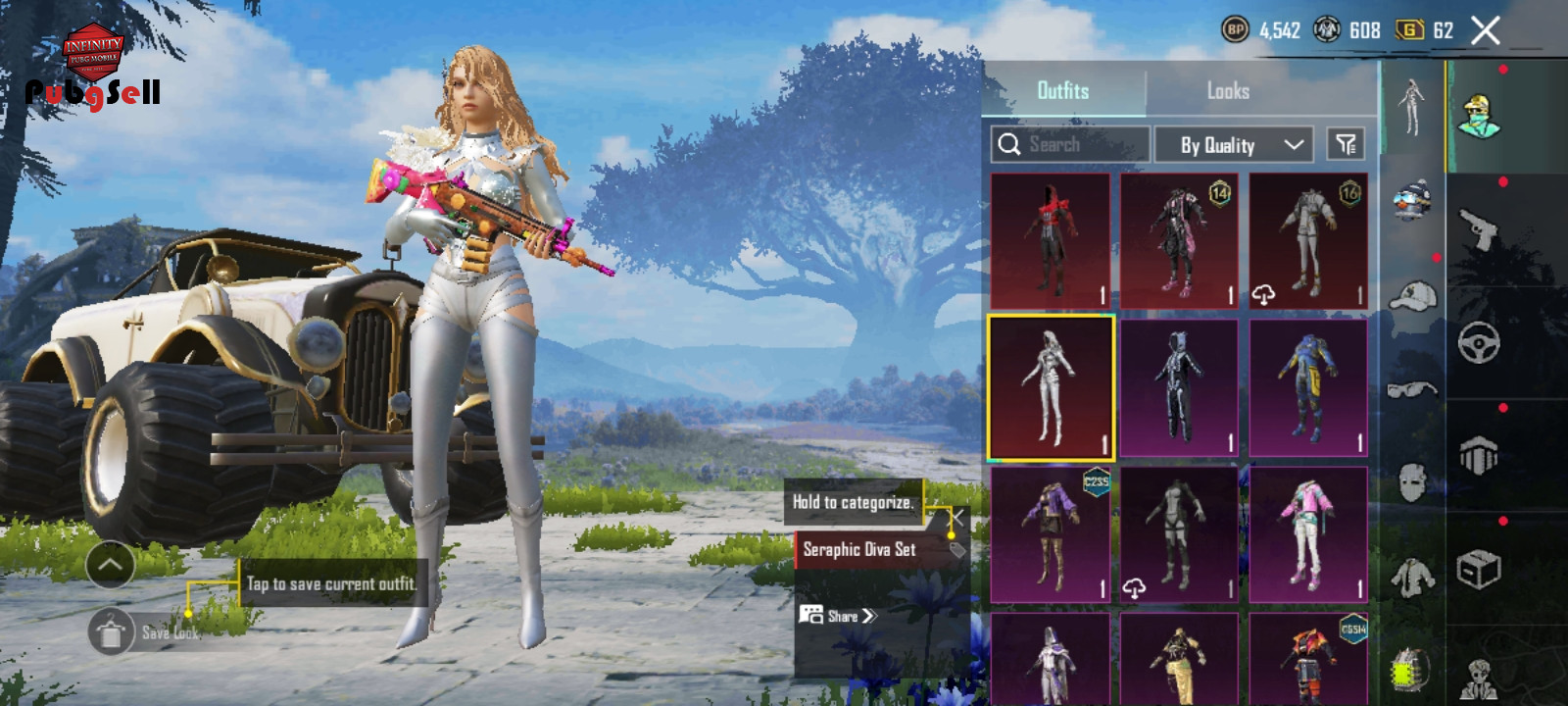This screenshot has width=1568, height=706.
Task: Open the sunglasses eyewear category
Action: [1412, 389]
